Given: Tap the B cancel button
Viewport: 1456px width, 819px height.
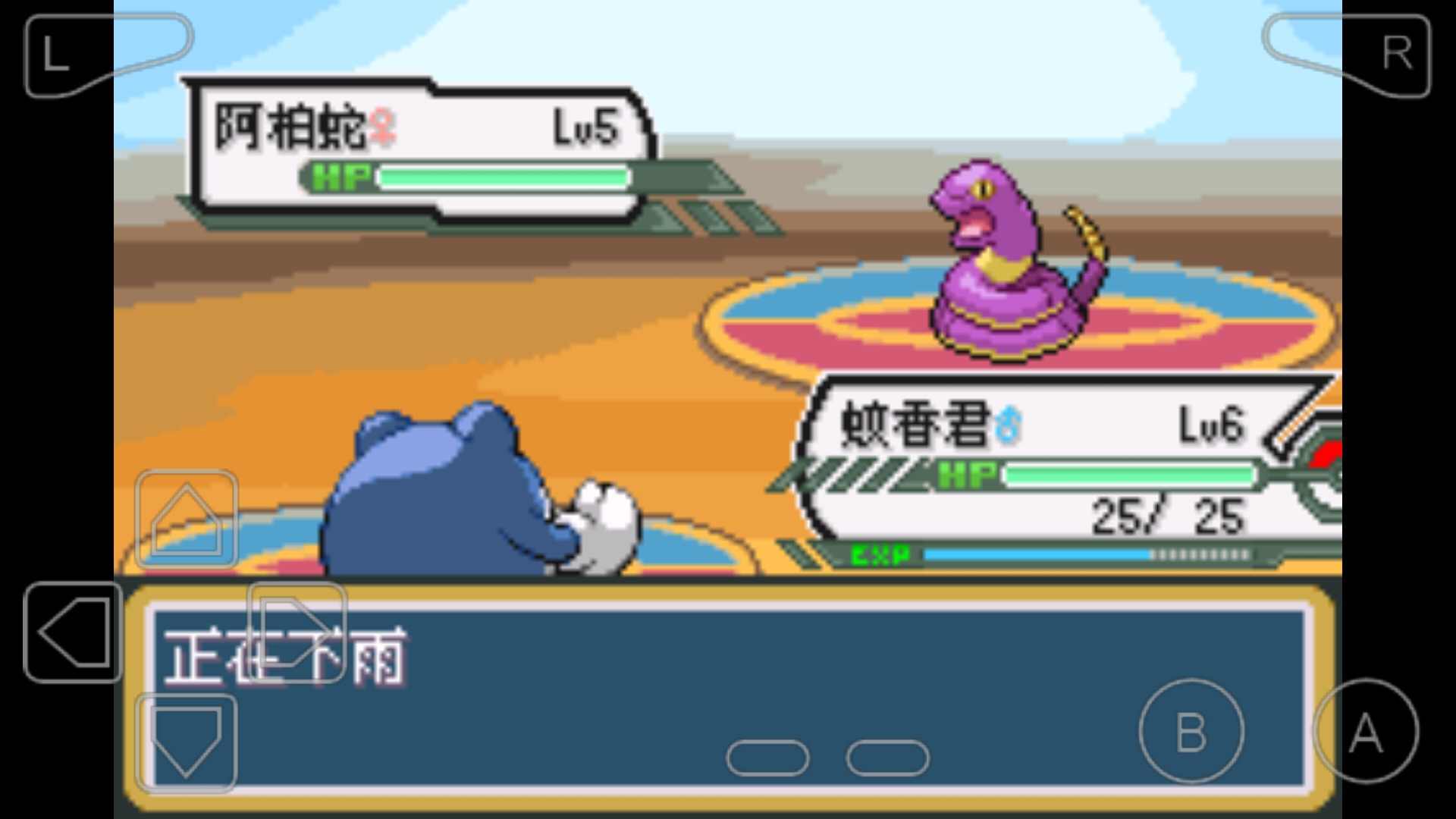Looking at the screenshot, I should pyautogui.click(x=1191, y=730).
